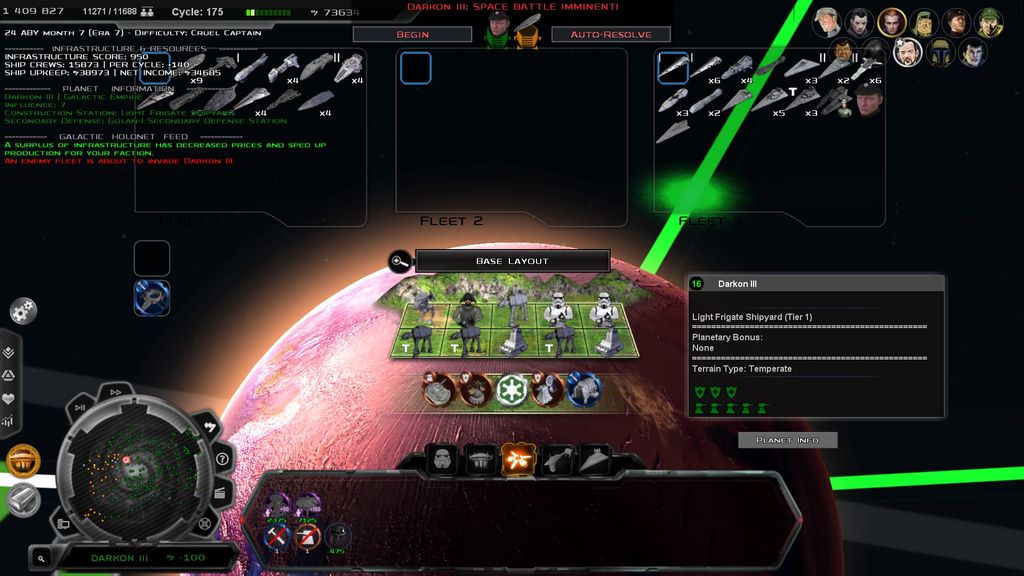Select the blue AT-AT structure icon

(583, 389)
